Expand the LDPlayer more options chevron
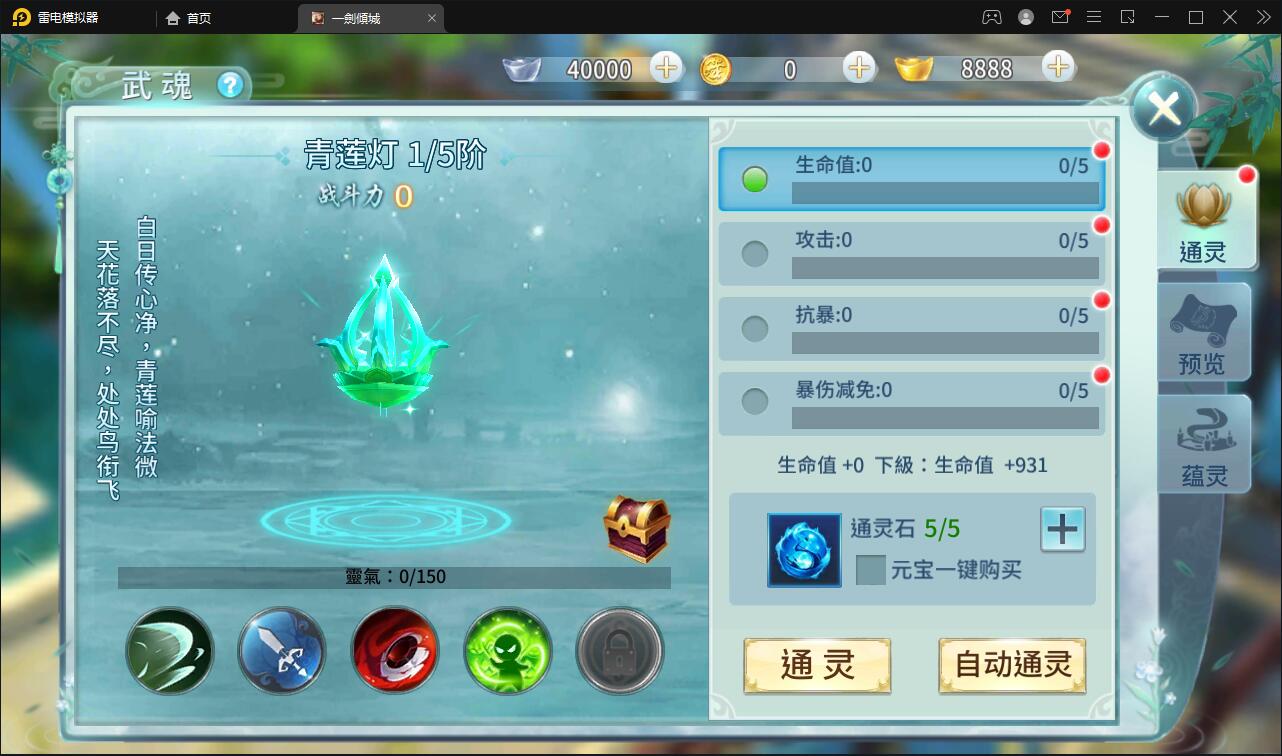The image size is (1282, 756). coord(1263,17)
